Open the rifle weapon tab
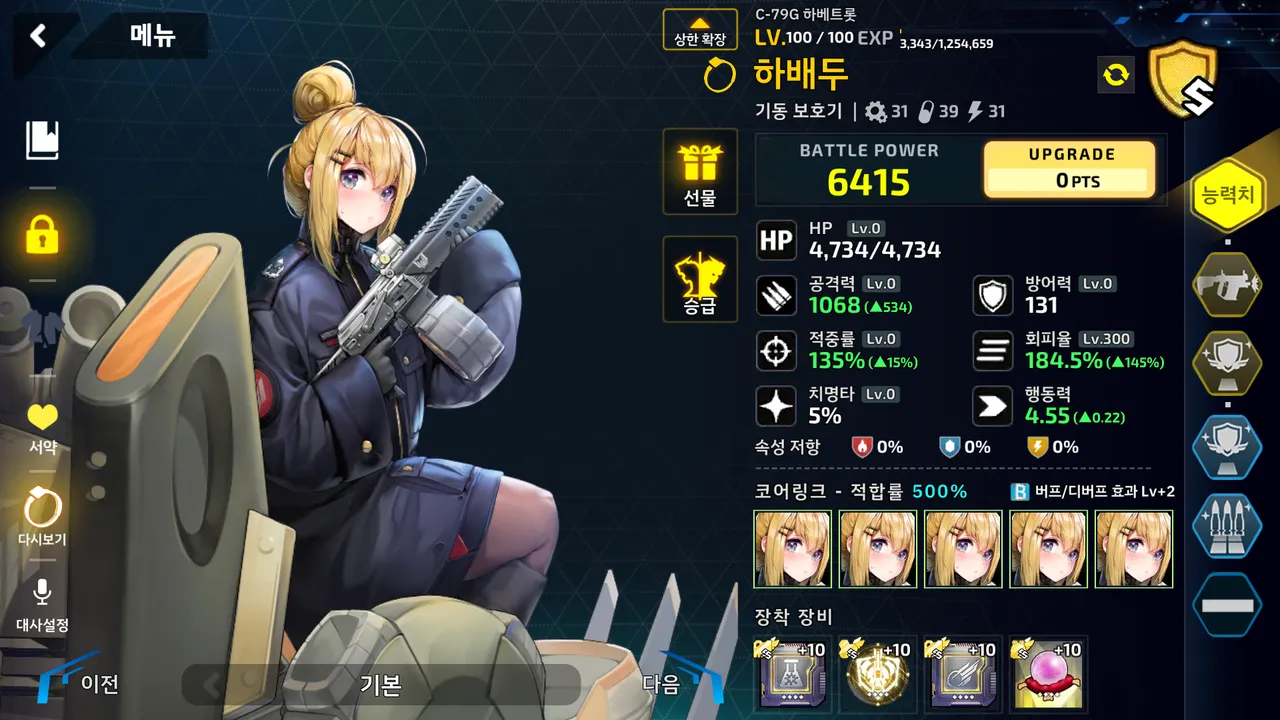Screen dimensions: 1280x720 (x=1227, y=285)
